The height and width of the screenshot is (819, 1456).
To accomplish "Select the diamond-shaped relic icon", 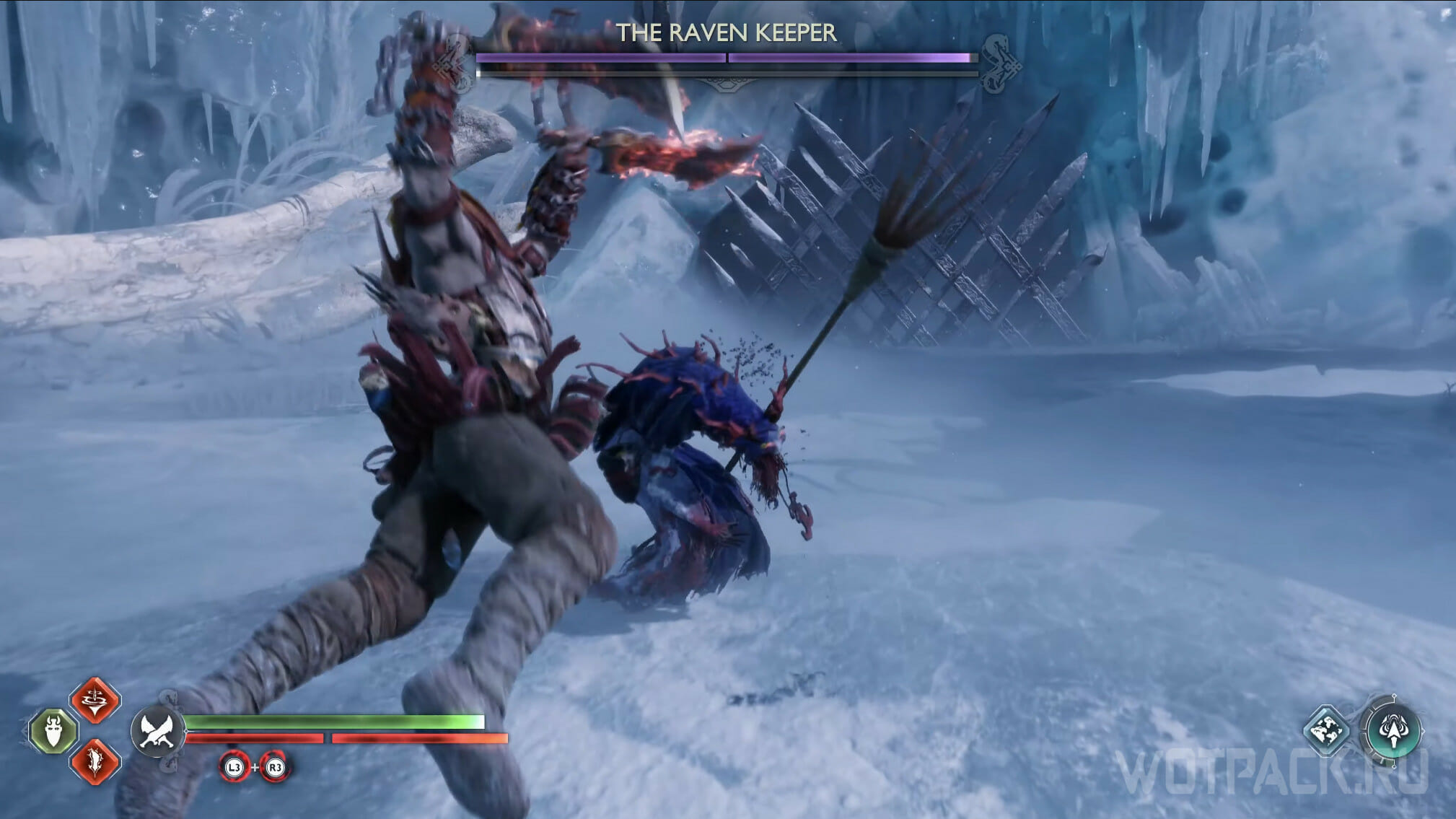I will click(x=1327, y=729).
